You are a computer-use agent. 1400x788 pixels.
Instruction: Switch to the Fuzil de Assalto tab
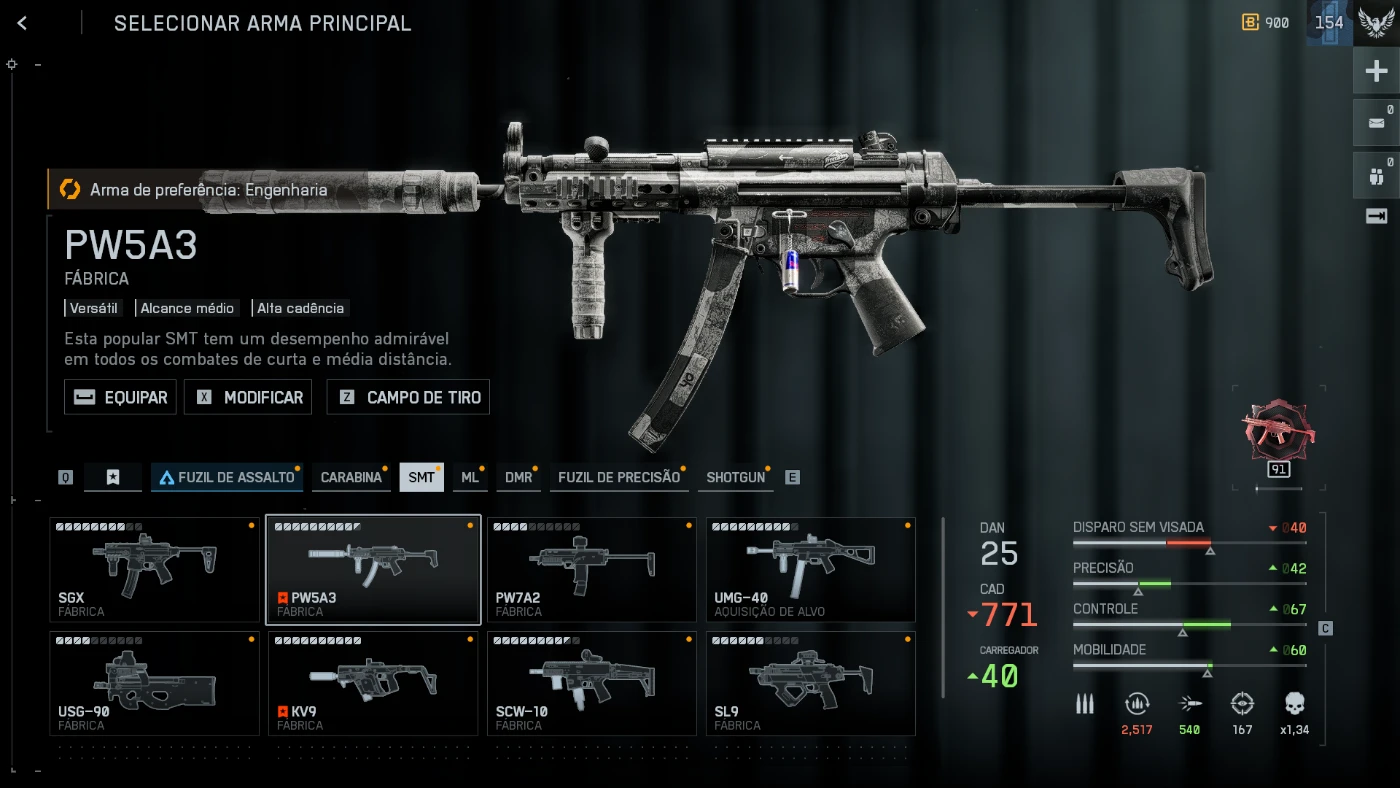[x=227, y=477]
